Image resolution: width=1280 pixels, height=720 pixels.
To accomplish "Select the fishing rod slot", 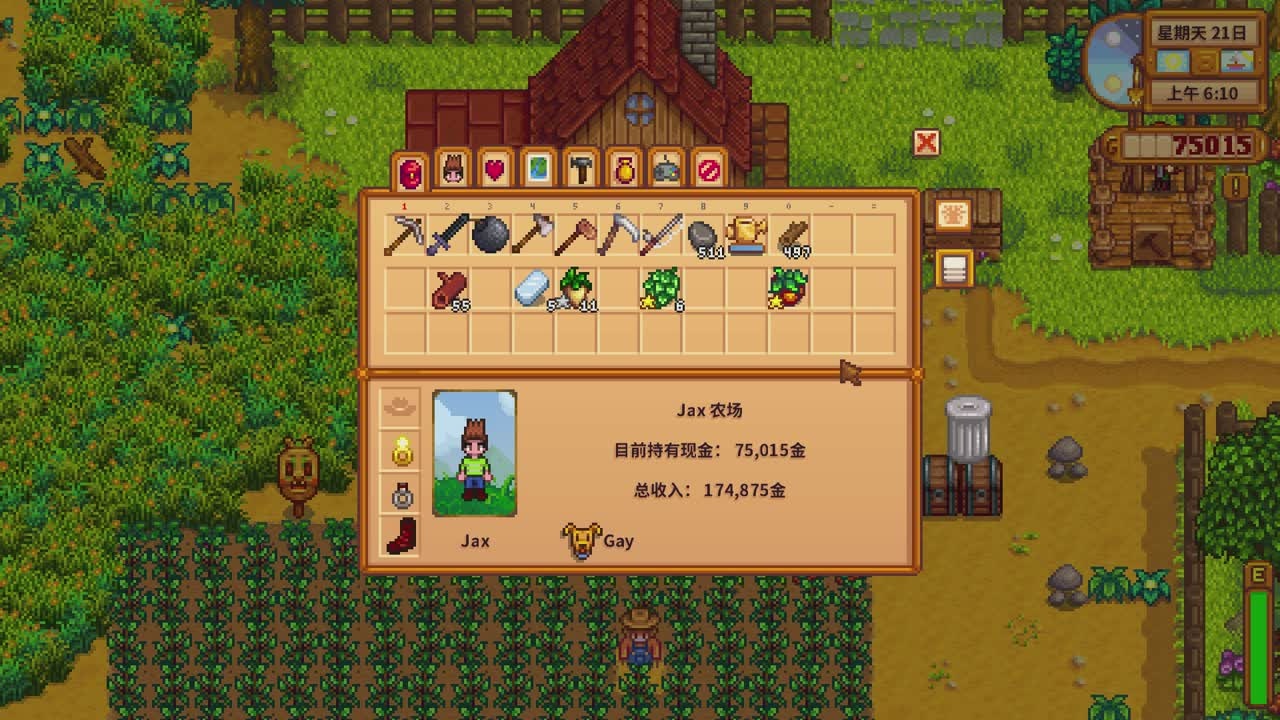I will pos(660,236).
